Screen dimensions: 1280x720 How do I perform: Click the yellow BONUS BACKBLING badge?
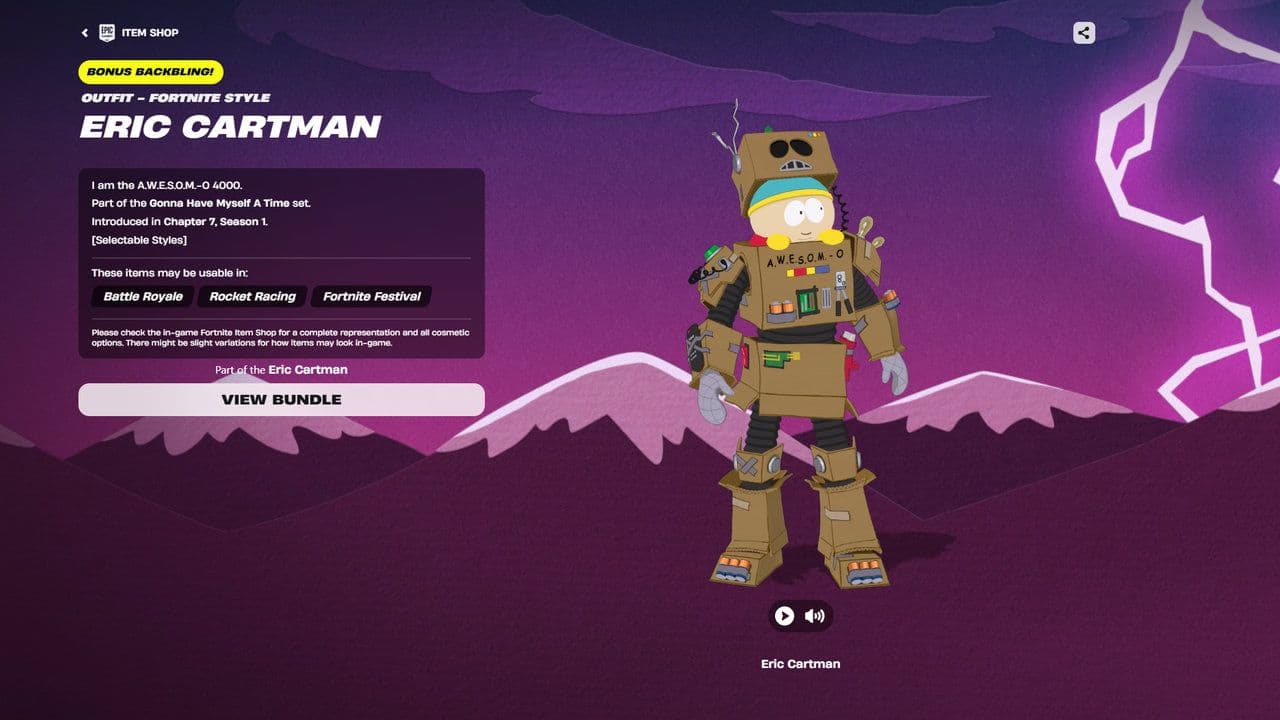coord(150,72)
